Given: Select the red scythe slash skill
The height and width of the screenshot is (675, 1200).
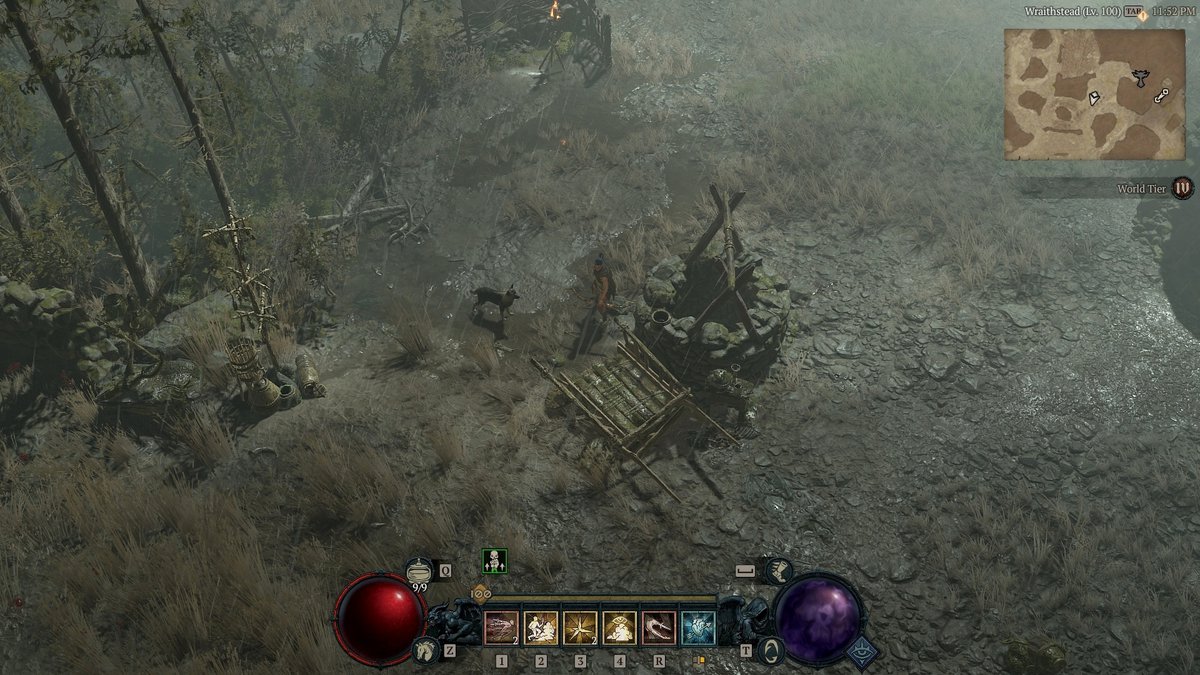Looking at the screenshot, I should [658, 628].
